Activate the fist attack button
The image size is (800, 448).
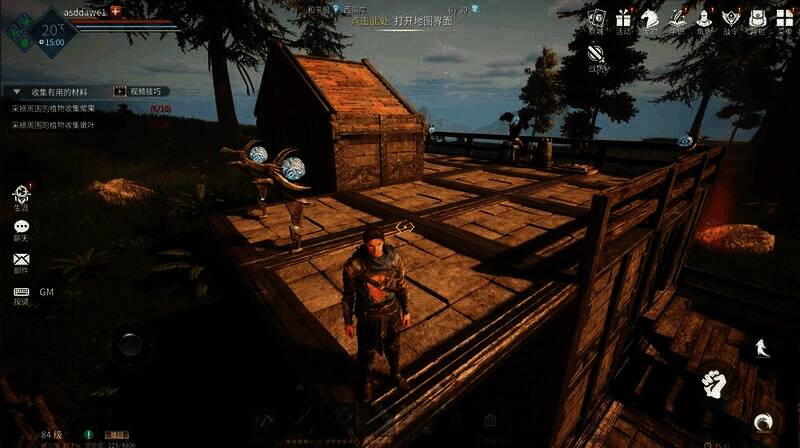pyautogui.click(x=712, y=382)
